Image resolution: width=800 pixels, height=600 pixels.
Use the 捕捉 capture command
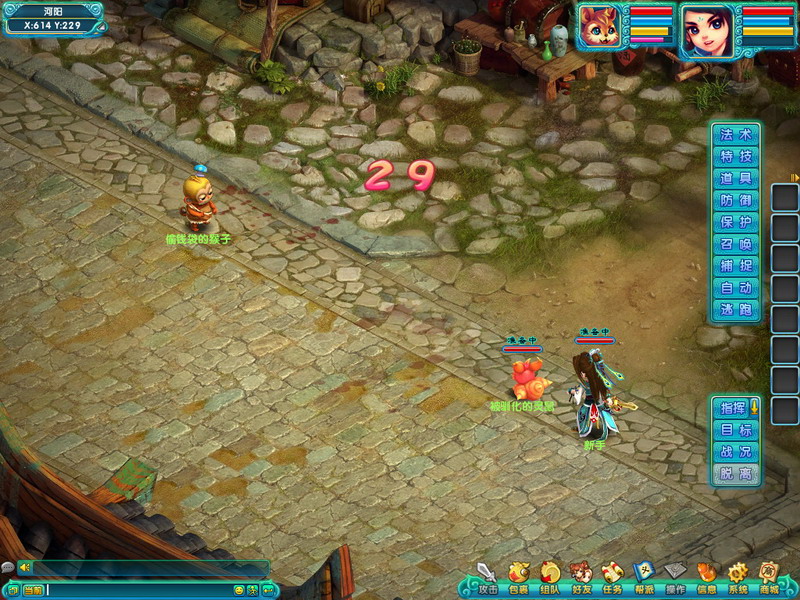click(x=736, y=267)
